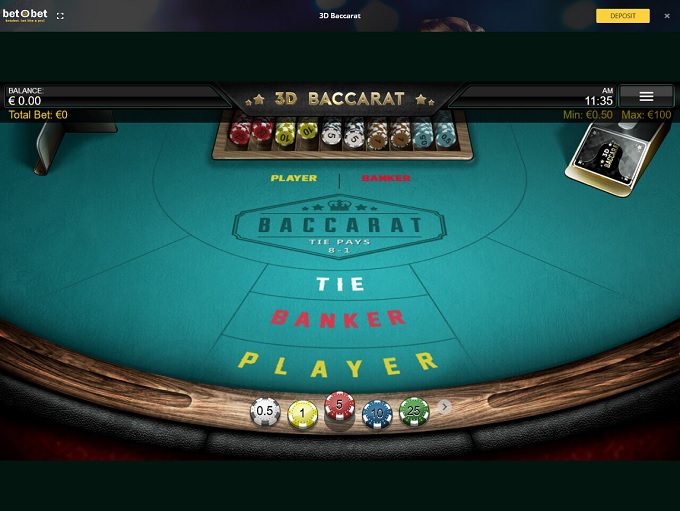Screen dimensions: 680x511
Task: Pick the red 5 chip
Action: (x=340, y=408)
